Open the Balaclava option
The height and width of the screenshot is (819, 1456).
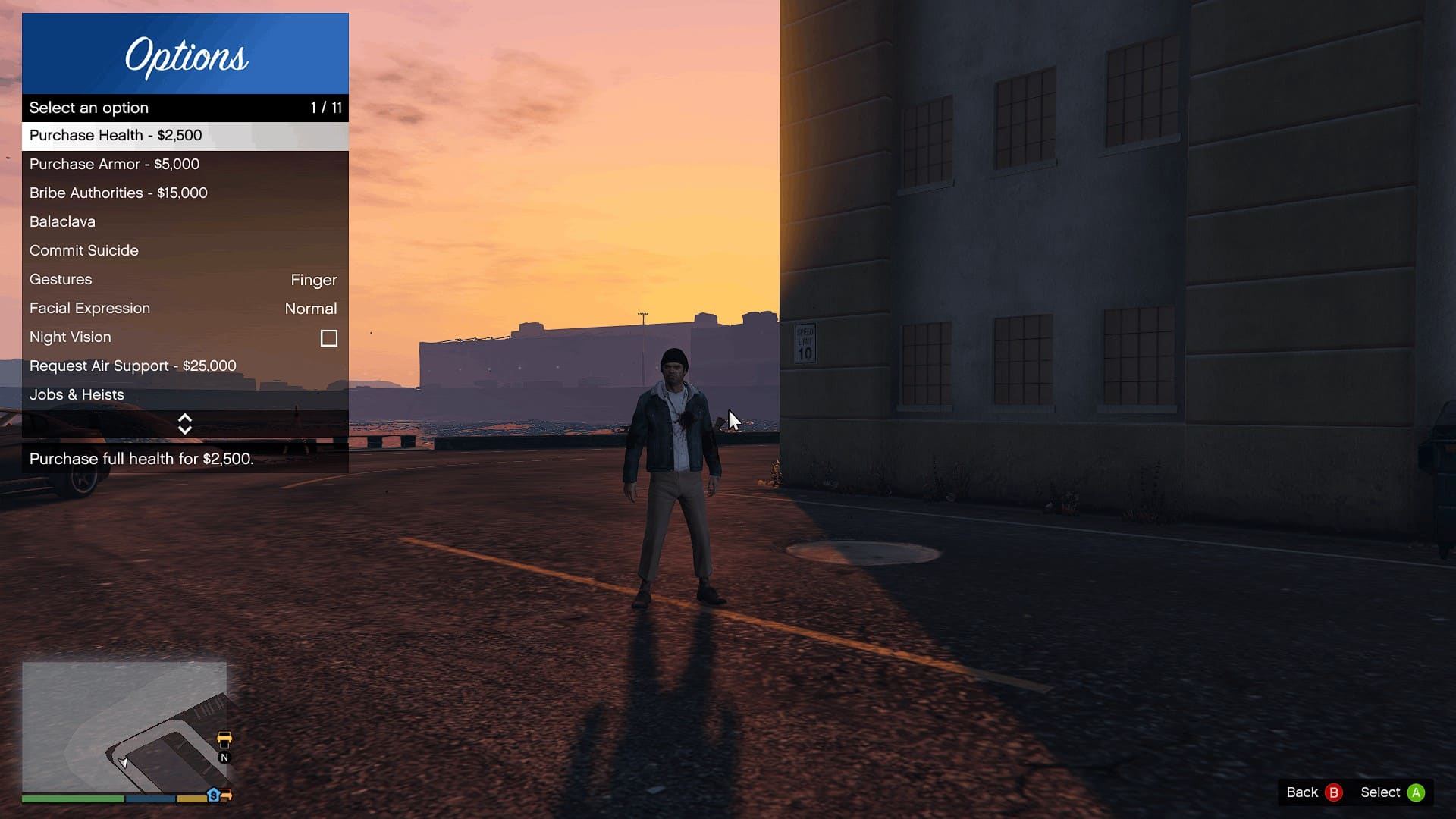(185, 222)
